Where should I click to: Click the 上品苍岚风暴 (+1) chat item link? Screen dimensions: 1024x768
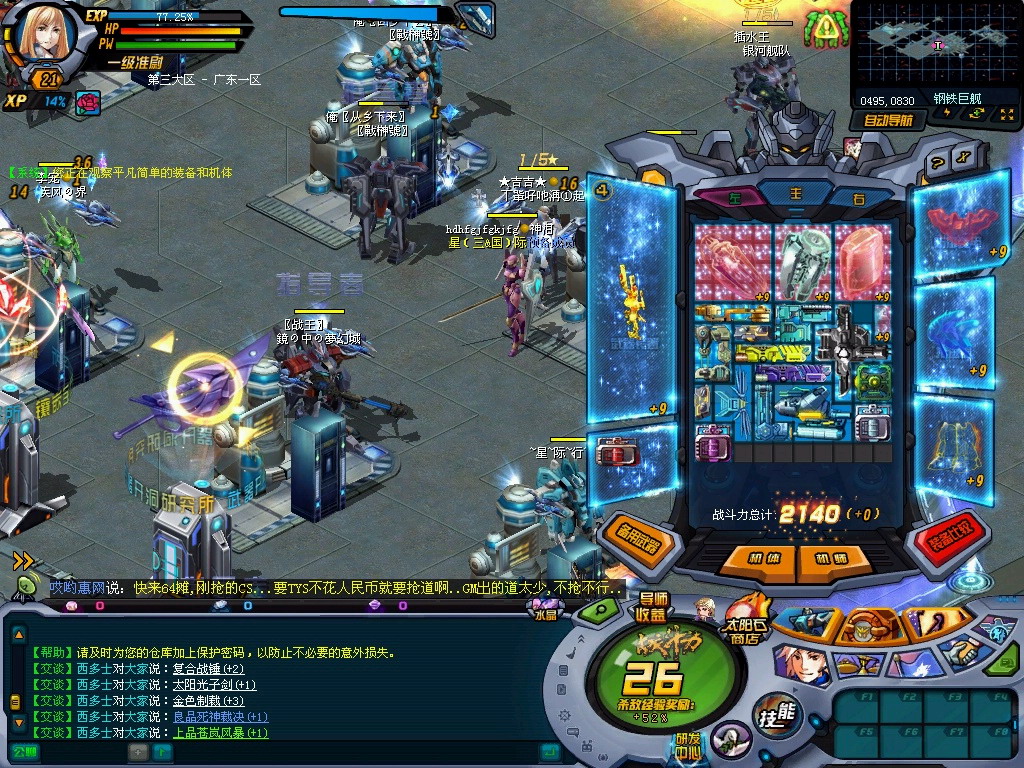pyautogui.click(x=220, y=733)
